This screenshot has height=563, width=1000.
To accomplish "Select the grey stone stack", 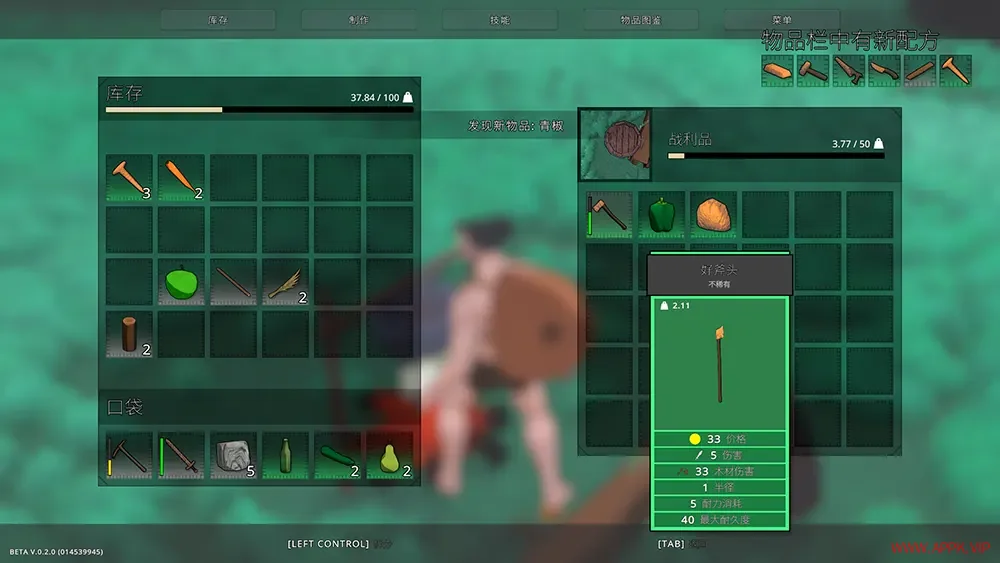I will (233, 456).
